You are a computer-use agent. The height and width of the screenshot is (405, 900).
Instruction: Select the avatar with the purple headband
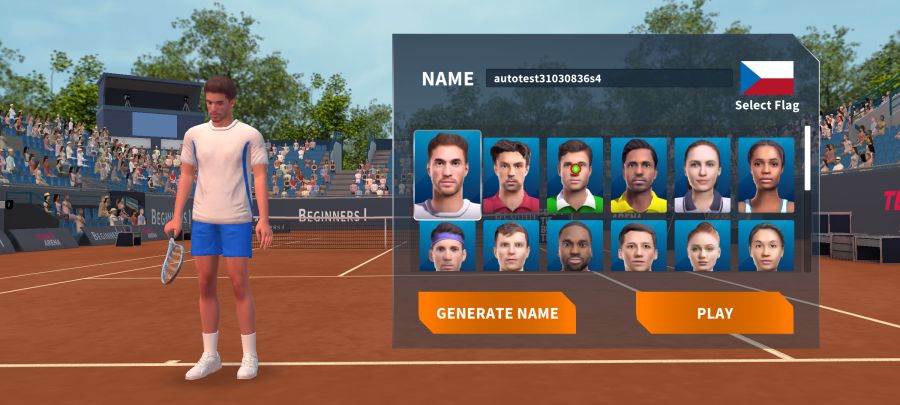447,246
